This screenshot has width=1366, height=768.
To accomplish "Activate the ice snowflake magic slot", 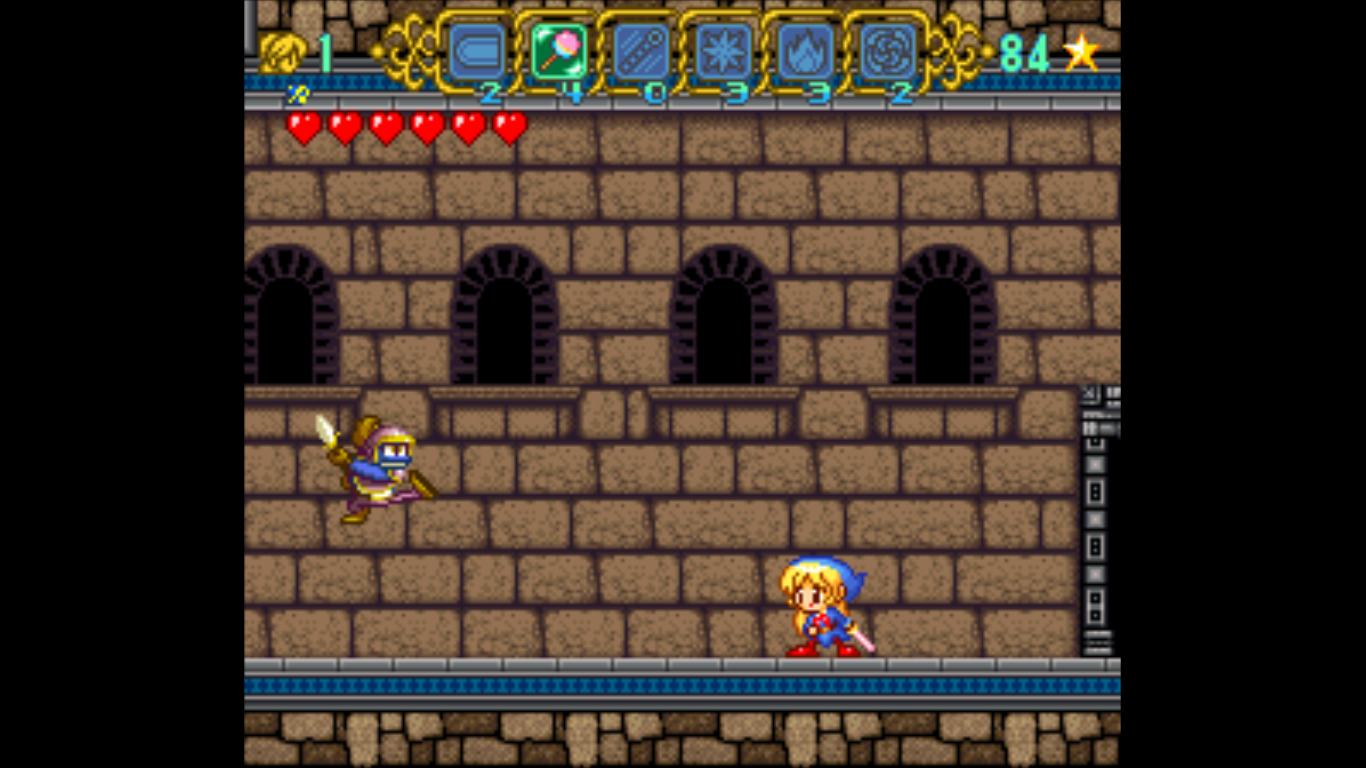I will (723, 51).
